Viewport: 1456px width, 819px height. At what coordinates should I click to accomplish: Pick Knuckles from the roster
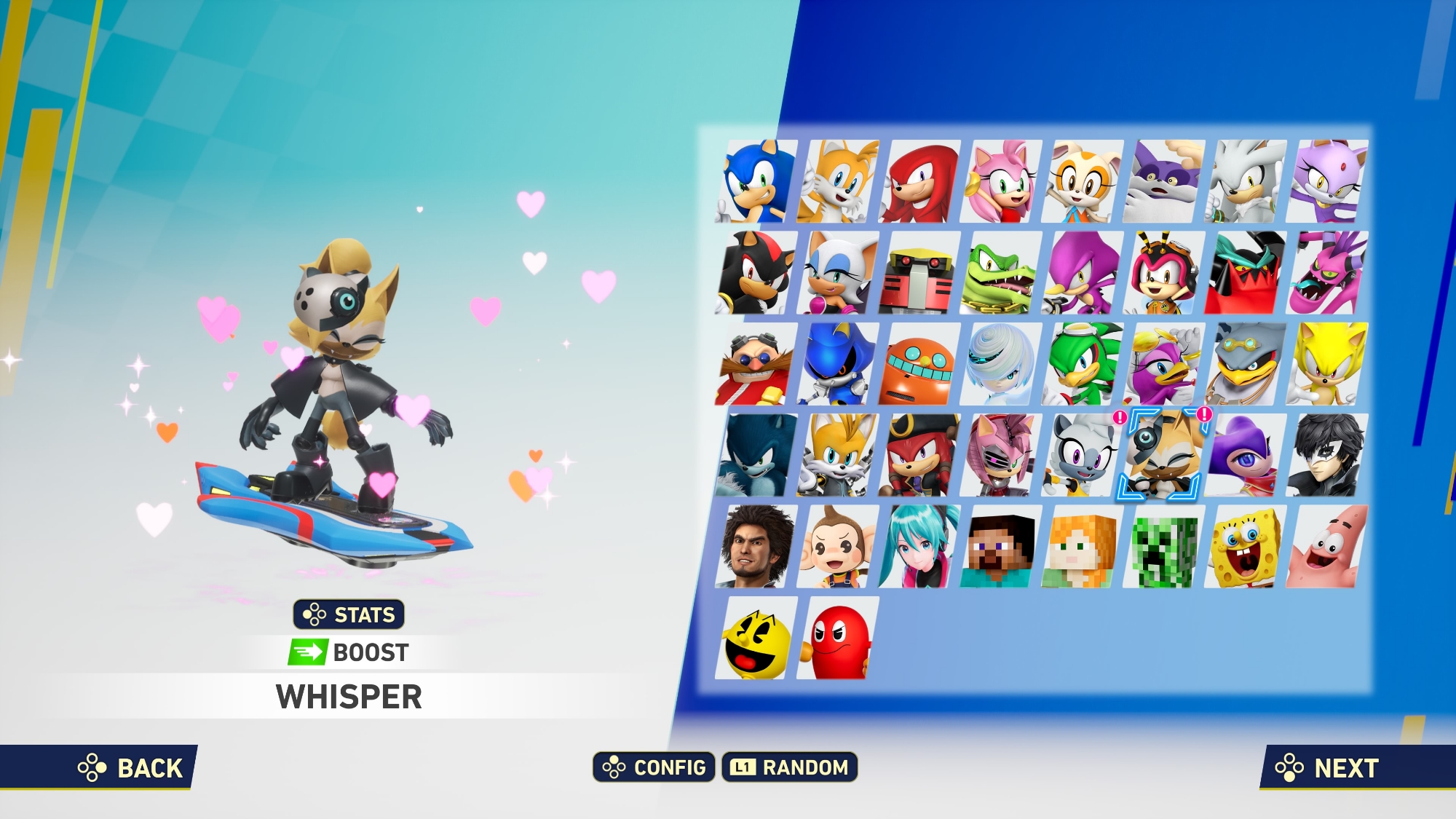coord(919,181)
